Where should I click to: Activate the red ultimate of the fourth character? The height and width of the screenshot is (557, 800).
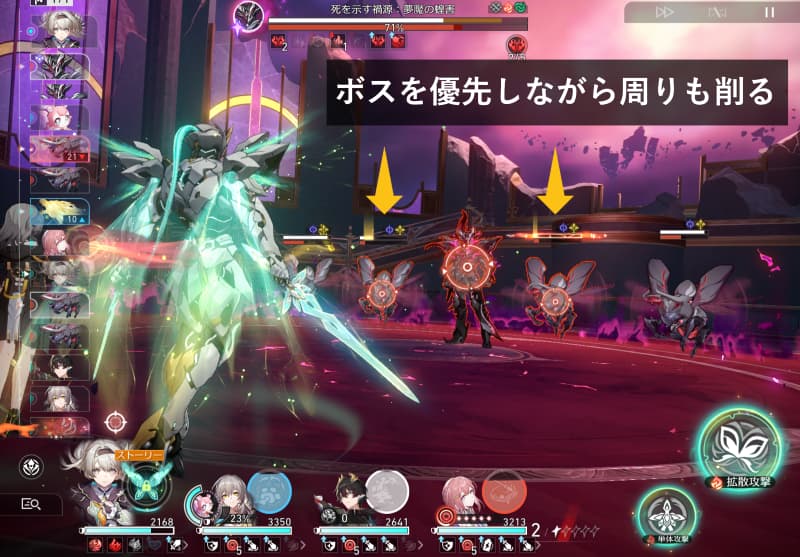[505, 492]
